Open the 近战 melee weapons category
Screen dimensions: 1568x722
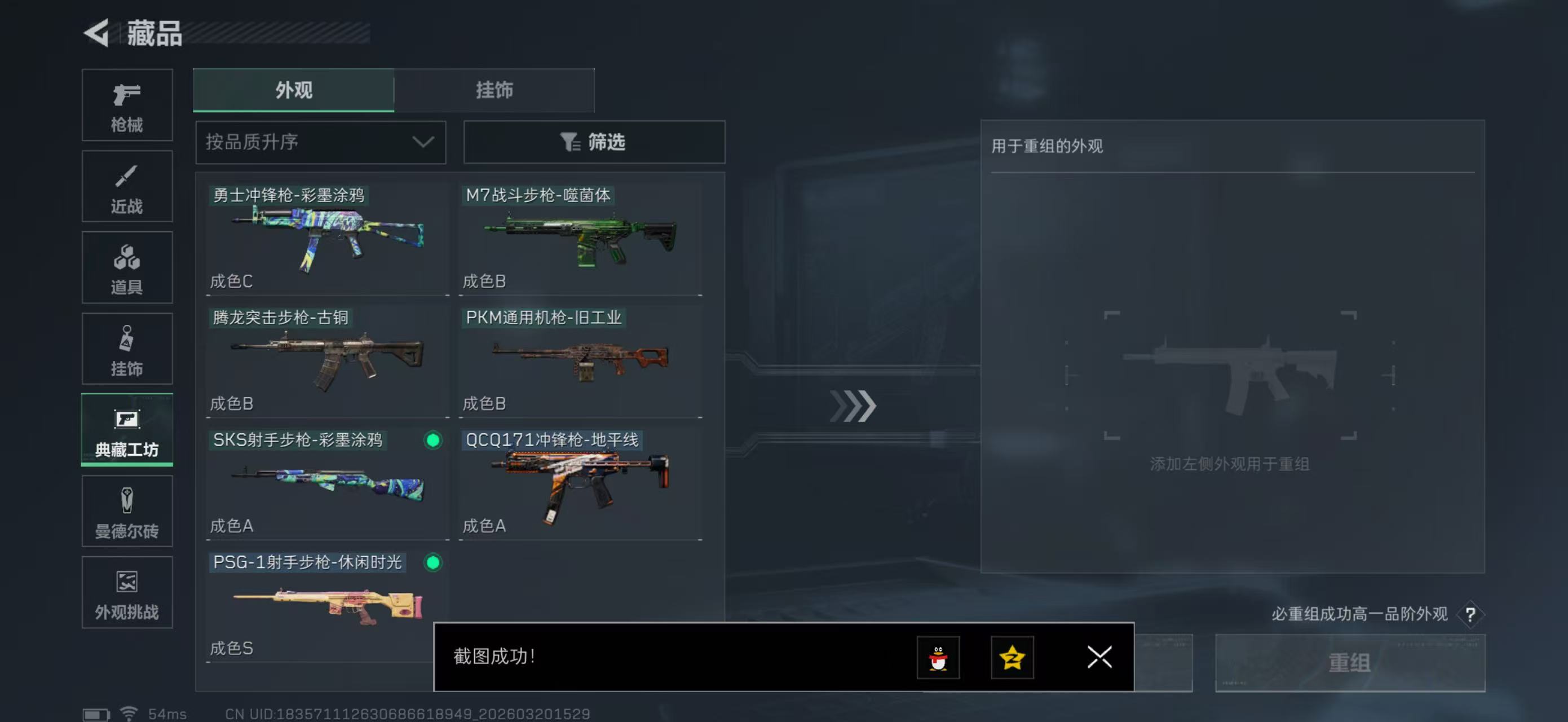(127, 186)
